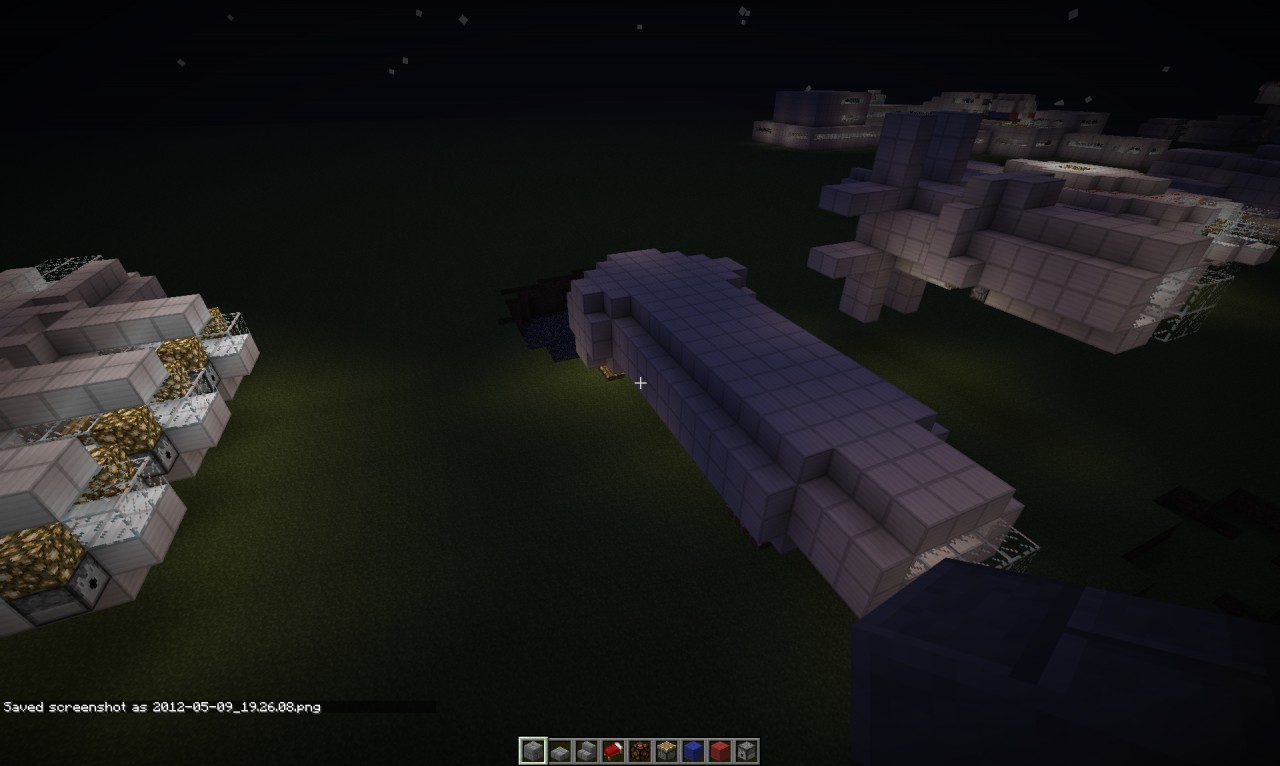This screenshot has width=1280, height=766.
Task: Select the stone block hotbar slot
Action: coord(533,751)
